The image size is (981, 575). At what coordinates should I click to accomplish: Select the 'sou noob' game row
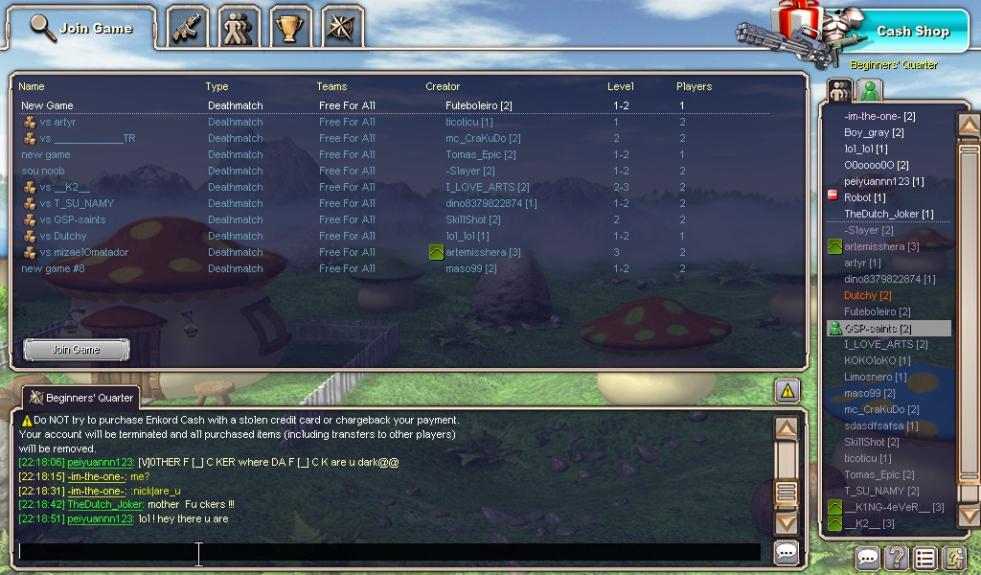[x=43, y=171]
